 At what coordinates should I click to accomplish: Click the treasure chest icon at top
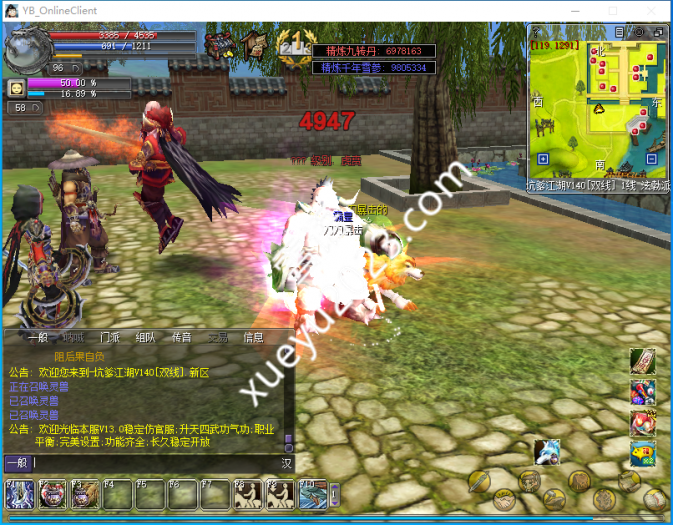click(218, 45)
